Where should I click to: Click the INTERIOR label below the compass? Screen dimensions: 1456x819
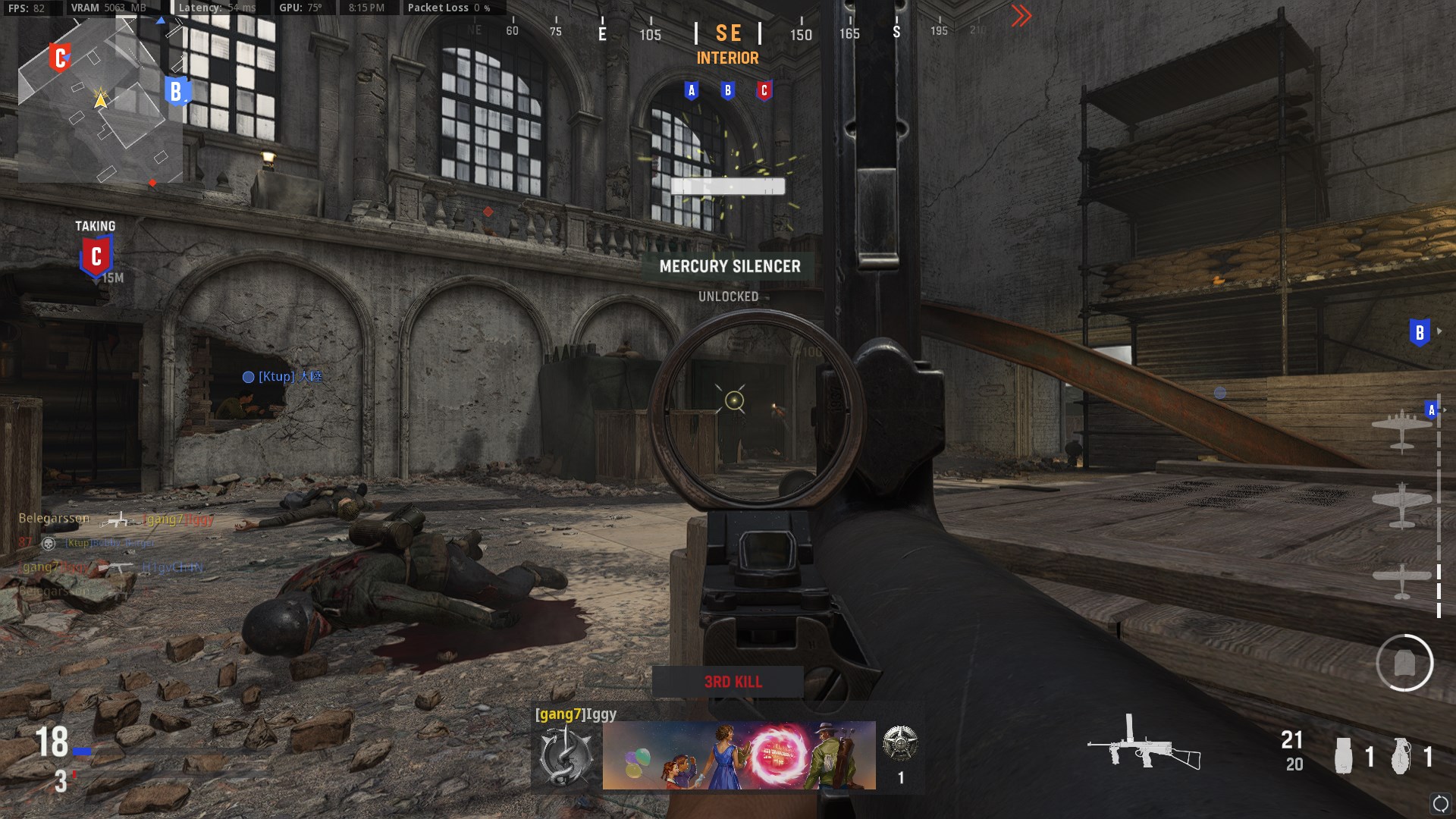[727, 58]
